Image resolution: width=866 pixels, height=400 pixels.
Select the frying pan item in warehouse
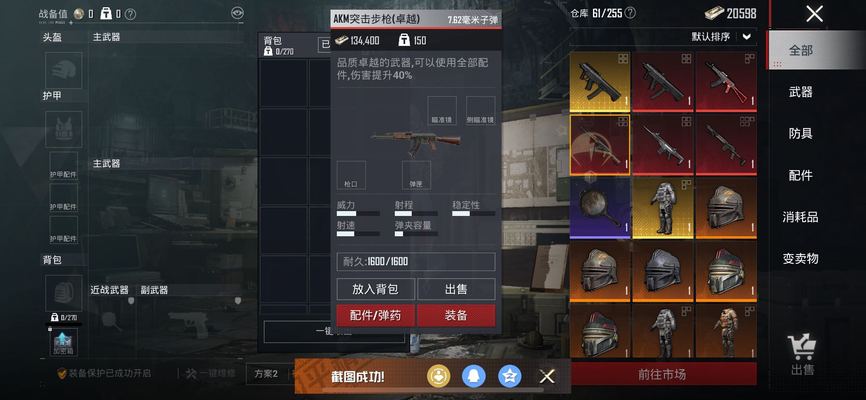pyautogui.click(x=600, y=207)
